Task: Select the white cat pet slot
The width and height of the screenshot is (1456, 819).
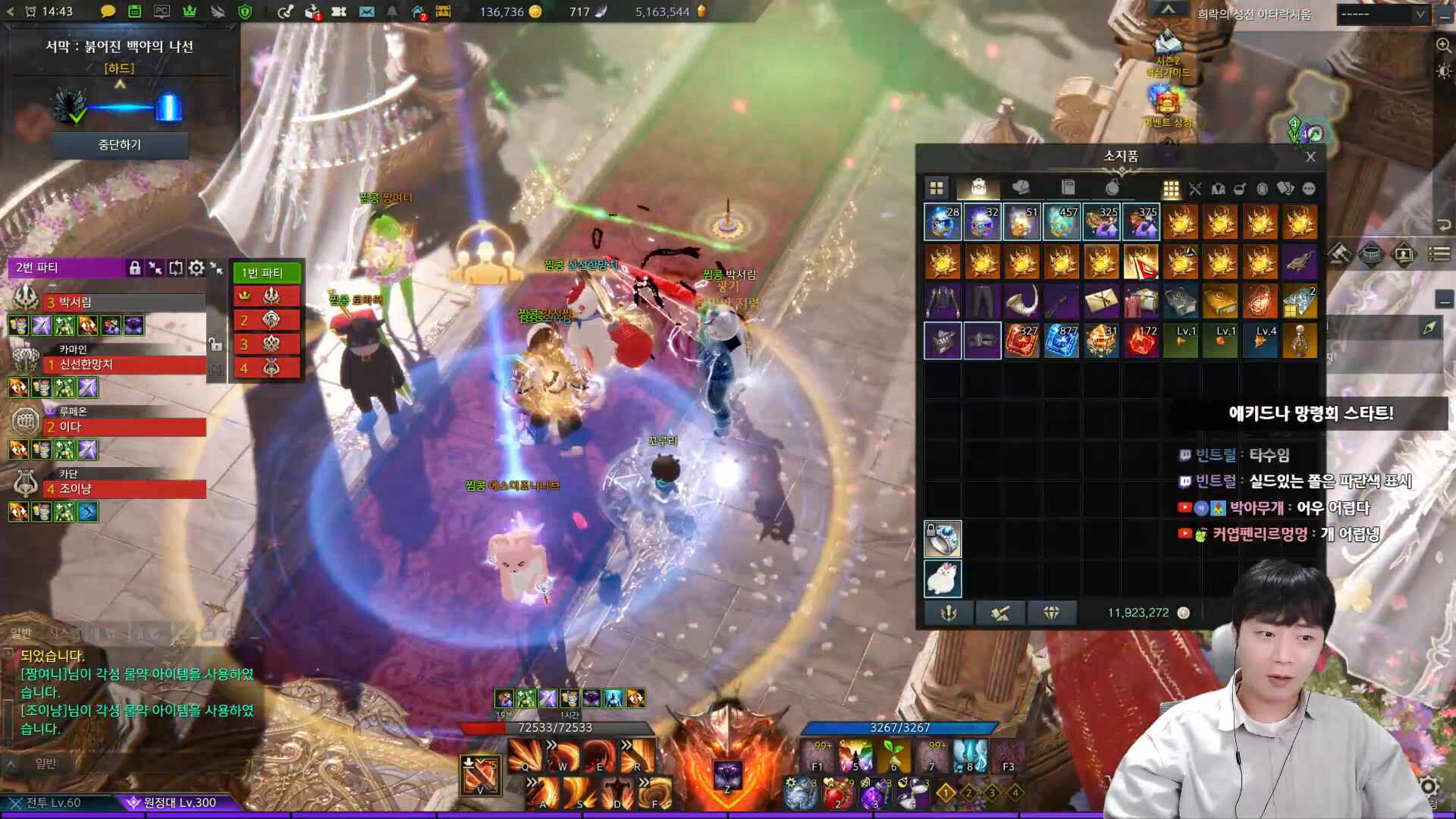Action: (x=943, y=579)
